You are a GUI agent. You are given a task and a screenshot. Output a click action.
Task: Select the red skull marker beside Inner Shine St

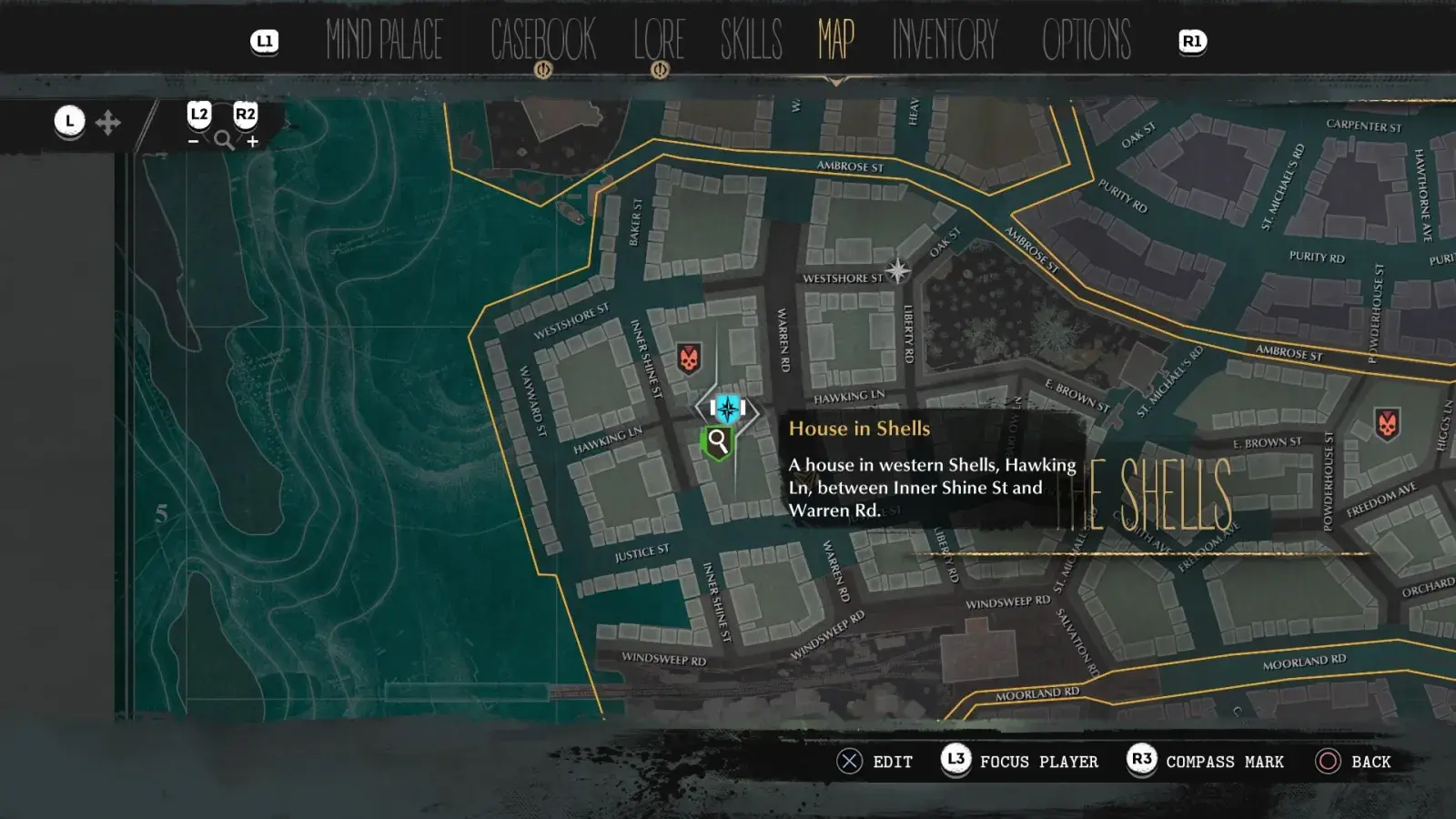click(x=689, y=359)
